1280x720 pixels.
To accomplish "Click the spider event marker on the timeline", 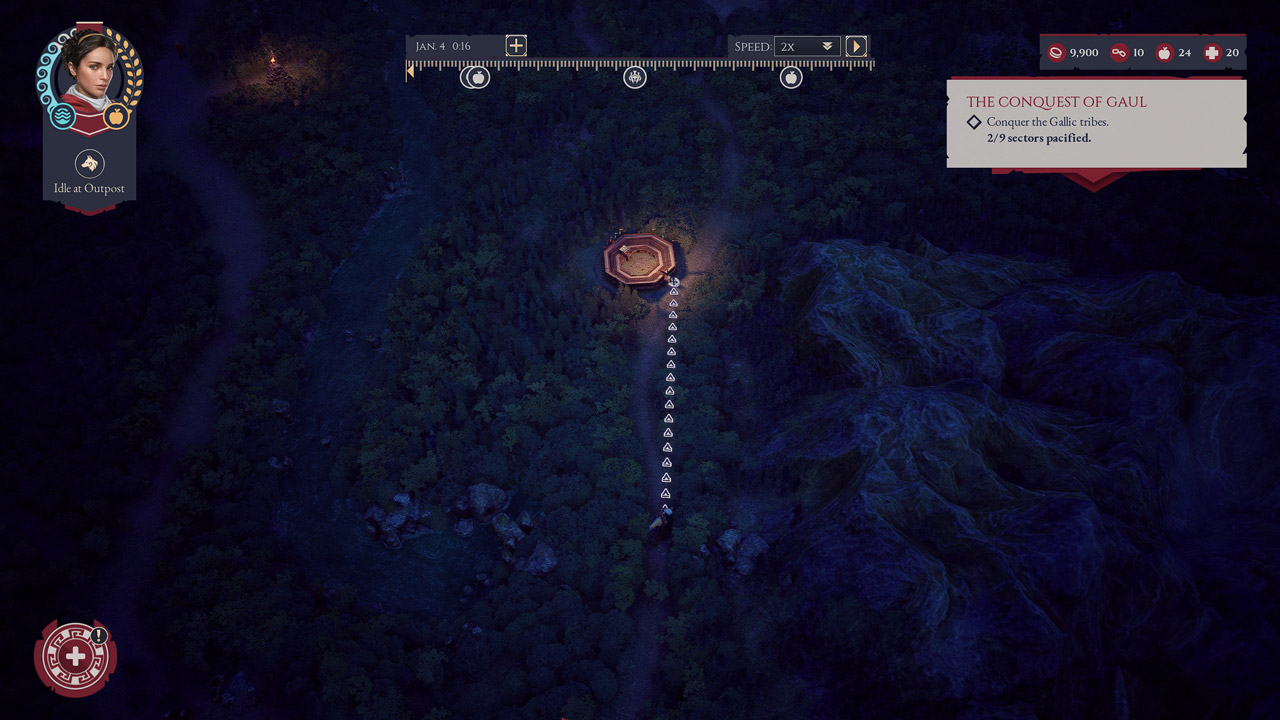I will coord(635,77).
